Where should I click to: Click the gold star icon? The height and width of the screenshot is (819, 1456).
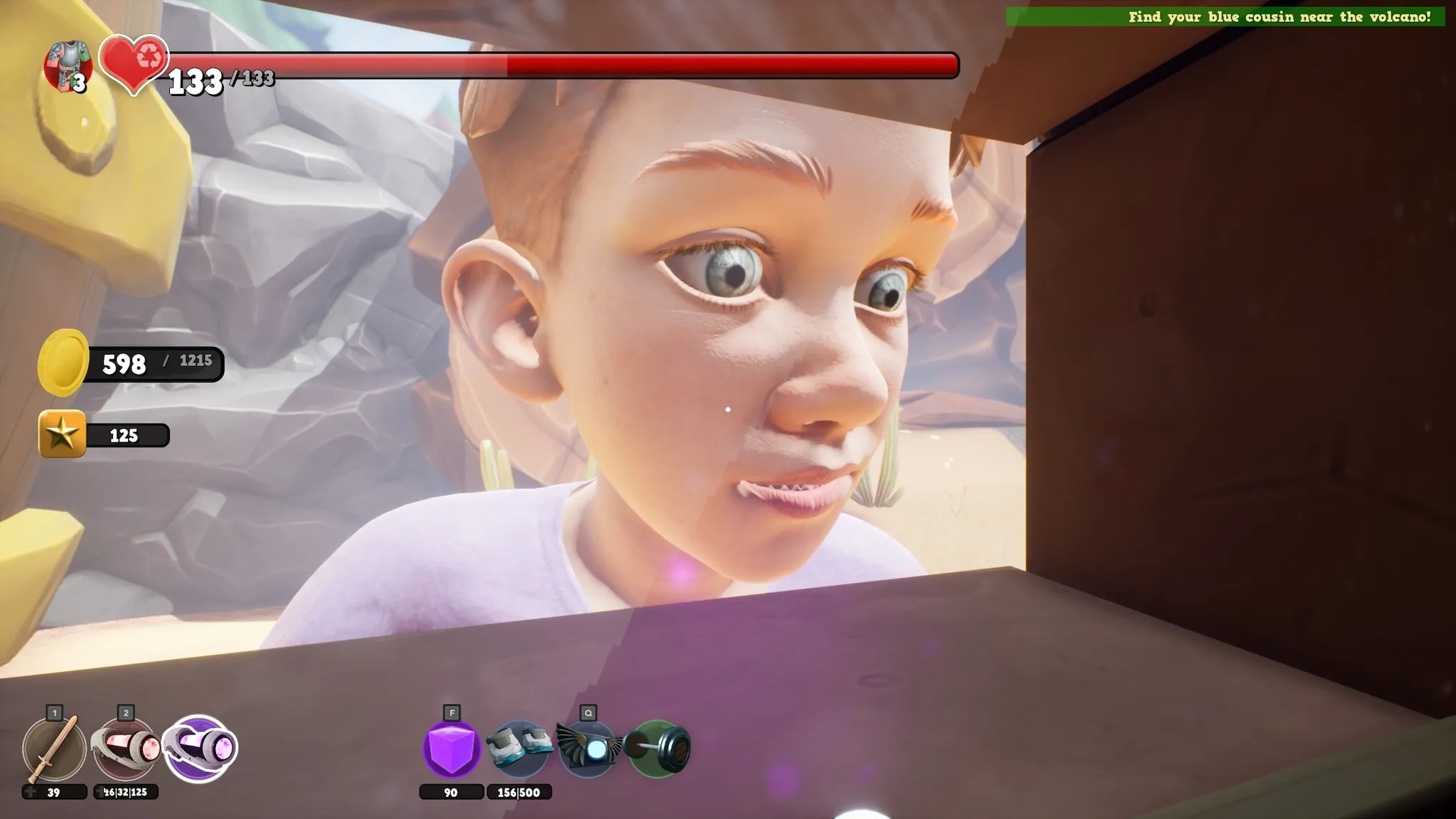[63, 434]
